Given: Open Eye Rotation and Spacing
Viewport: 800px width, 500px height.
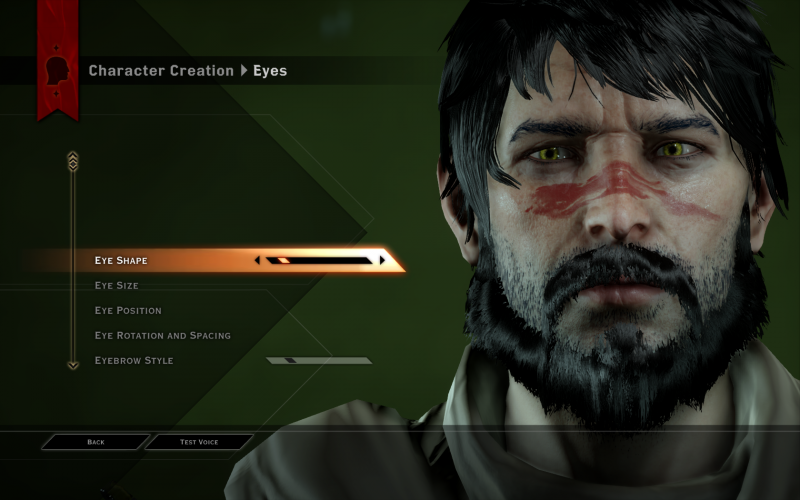Looking at the screenshot, I should (x=162, y=336).
